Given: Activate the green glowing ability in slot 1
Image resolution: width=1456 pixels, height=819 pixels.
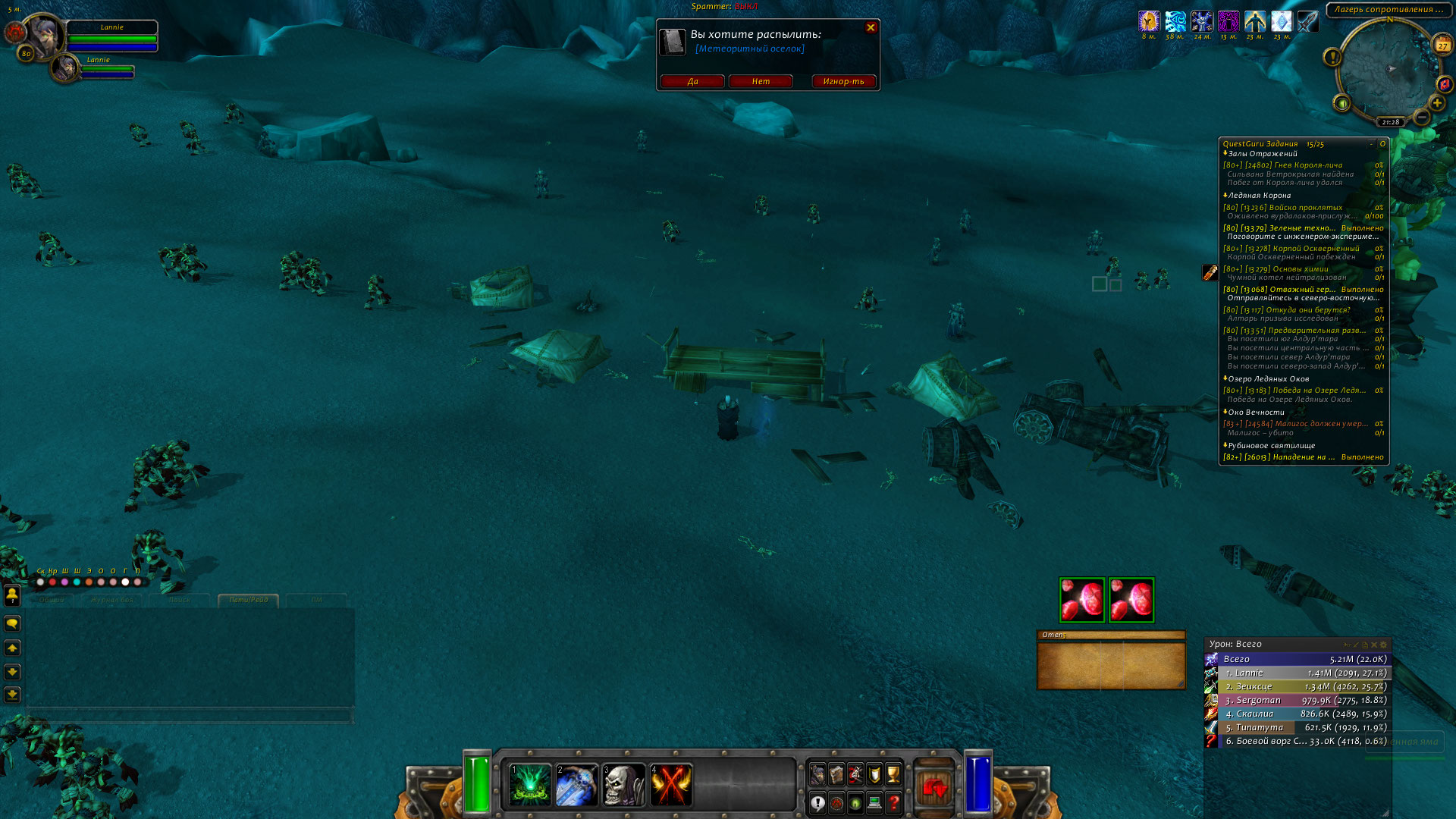Looking at the screenshot, I should (529, 784).
